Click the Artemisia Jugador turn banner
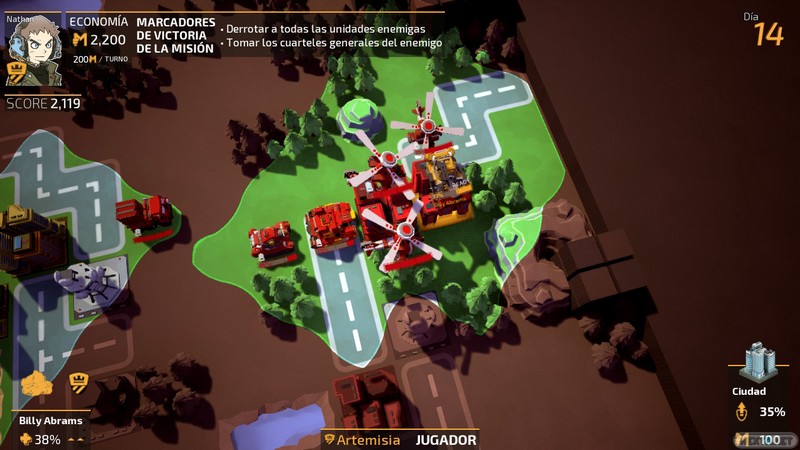The height and width of the screenshot is (450, 800). (x=400, y=439)
